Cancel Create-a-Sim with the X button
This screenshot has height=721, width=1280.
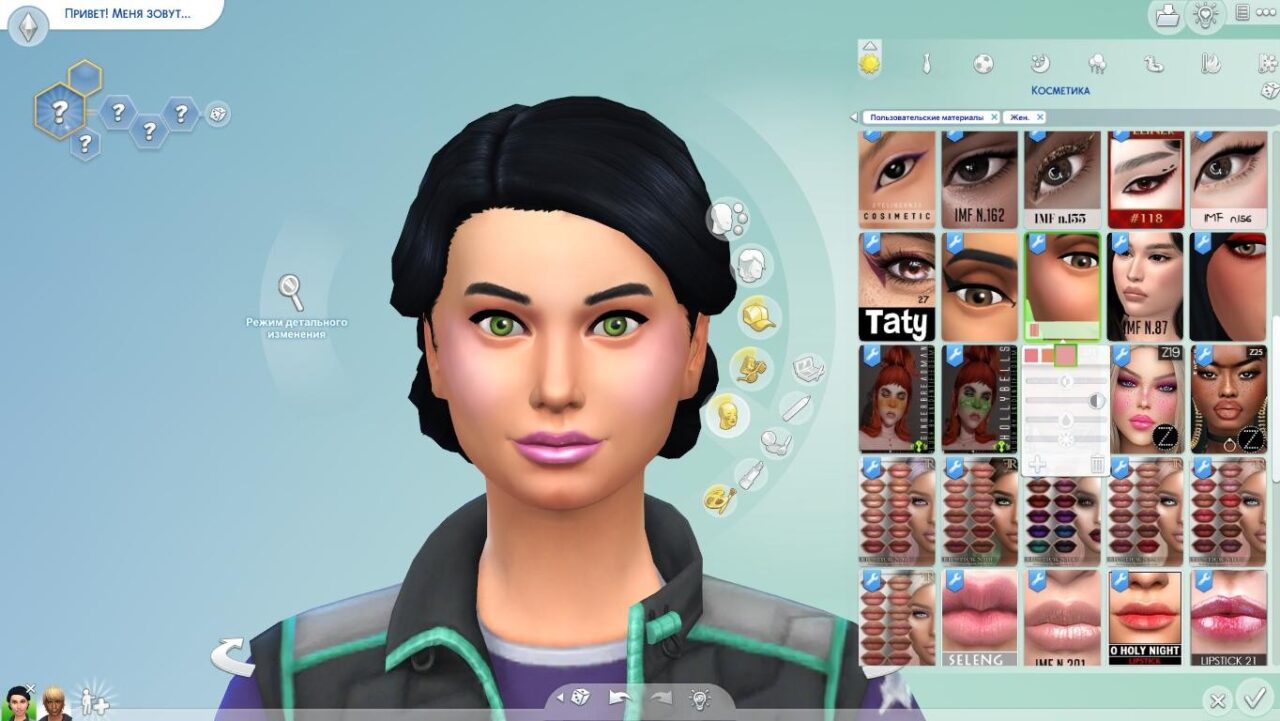(1217, 701)
